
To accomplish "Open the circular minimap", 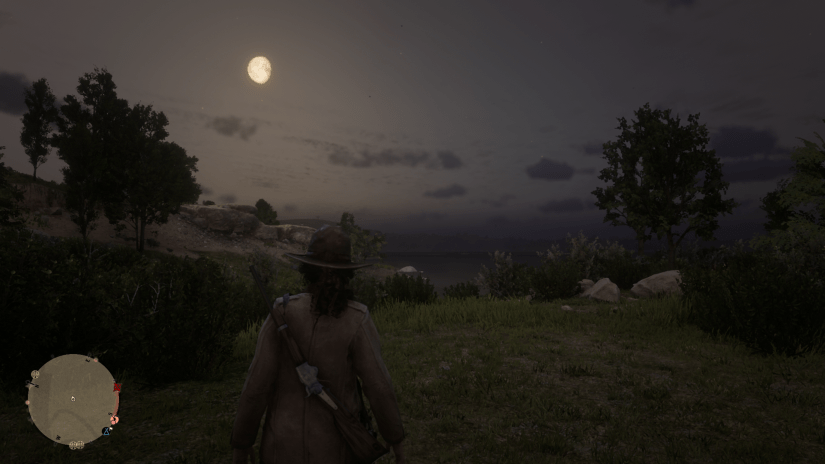I will (72, 399).
